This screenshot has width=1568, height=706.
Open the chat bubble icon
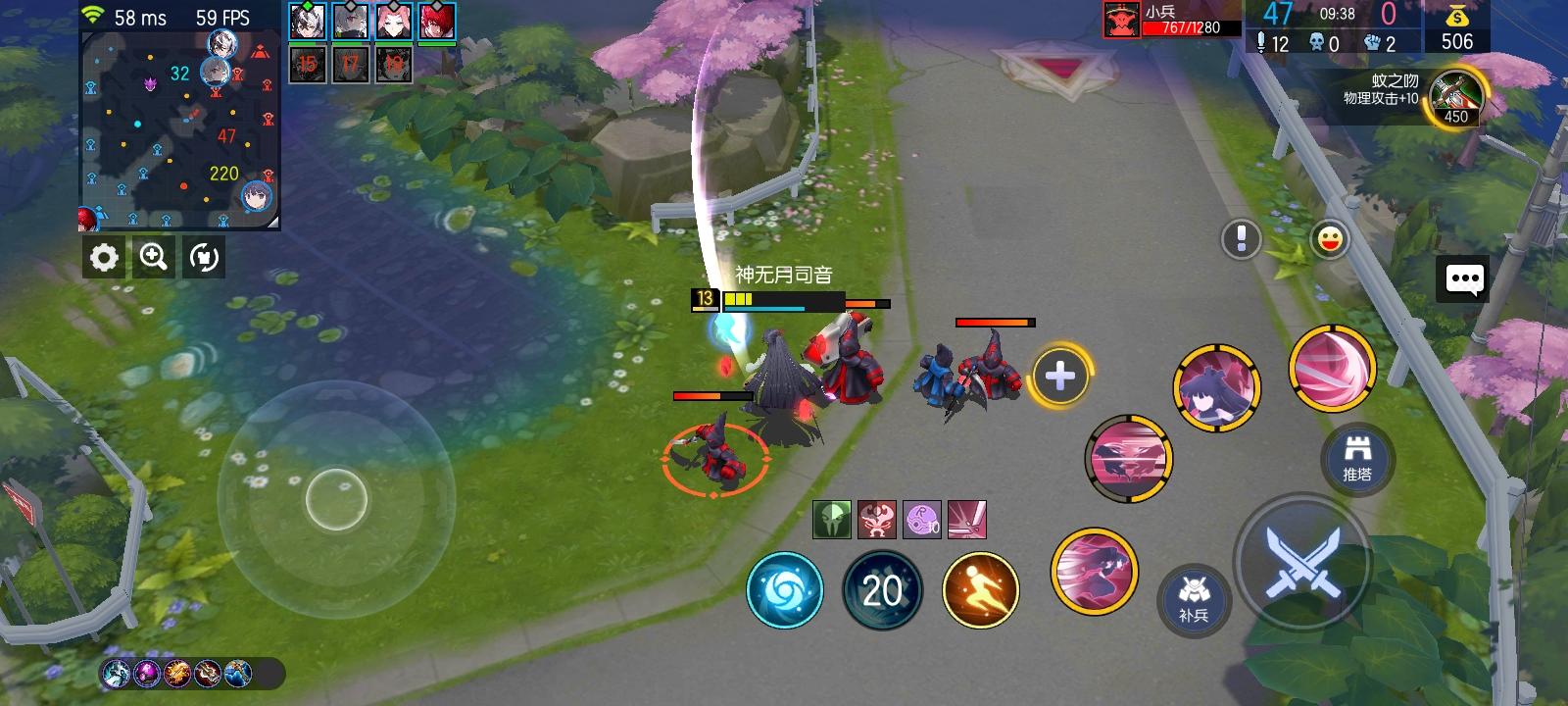coord(1463,278)
